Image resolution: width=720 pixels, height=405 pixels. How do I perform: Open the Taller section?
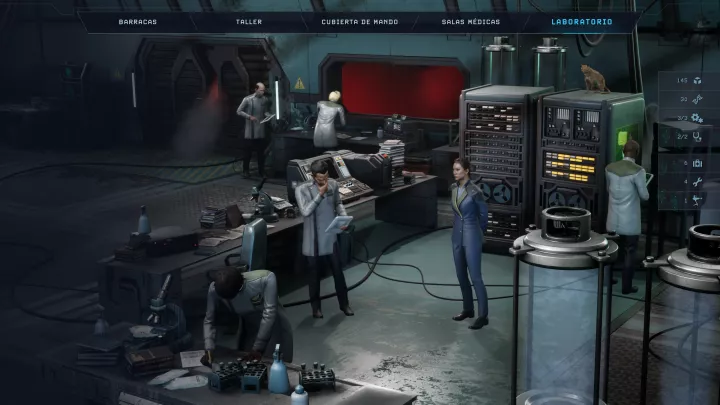click(x=249, y=21)
